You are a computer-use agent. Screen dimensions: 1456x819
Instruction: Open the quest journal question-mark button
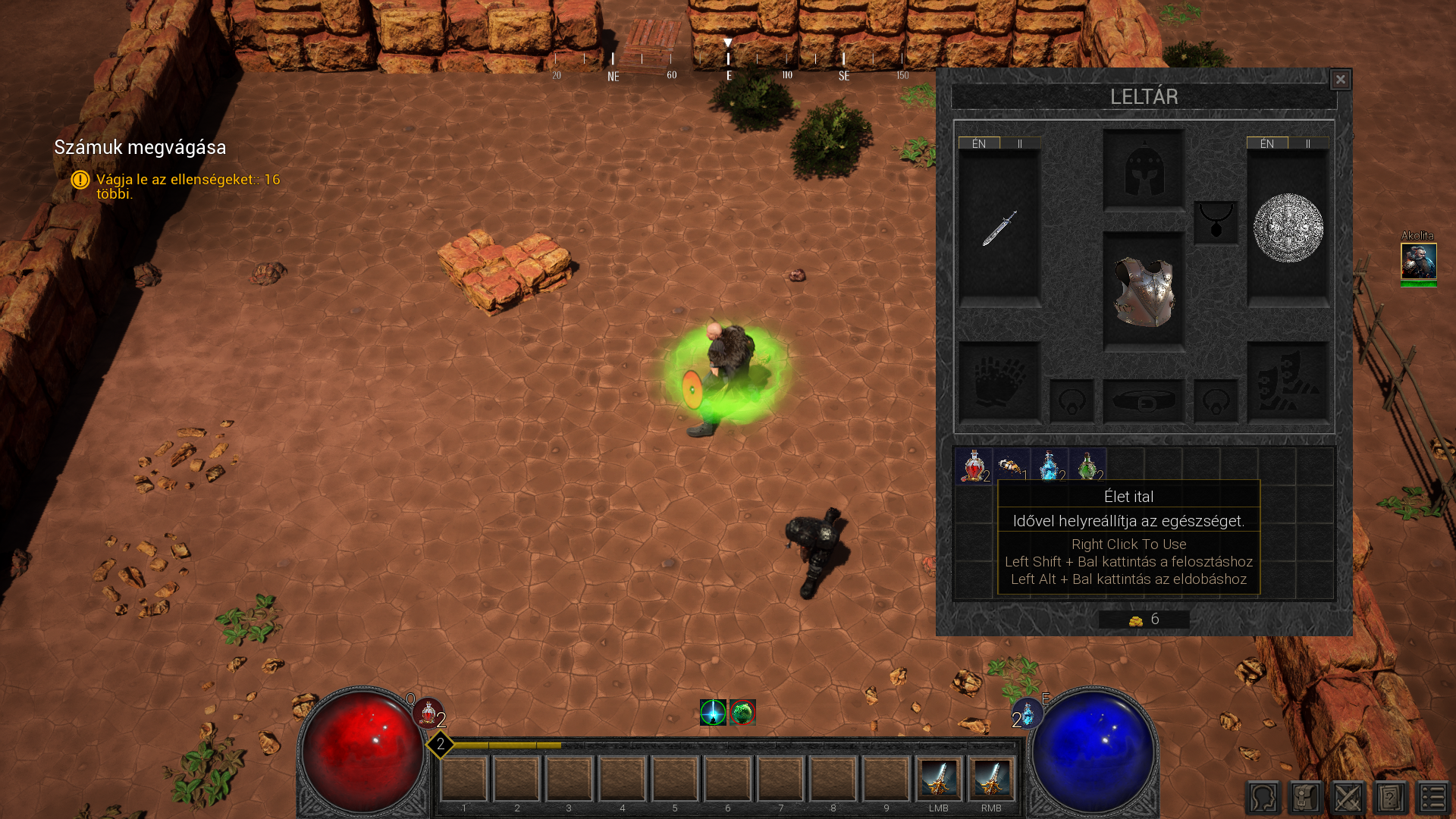pyautogui.click(x=1390, y=798)
